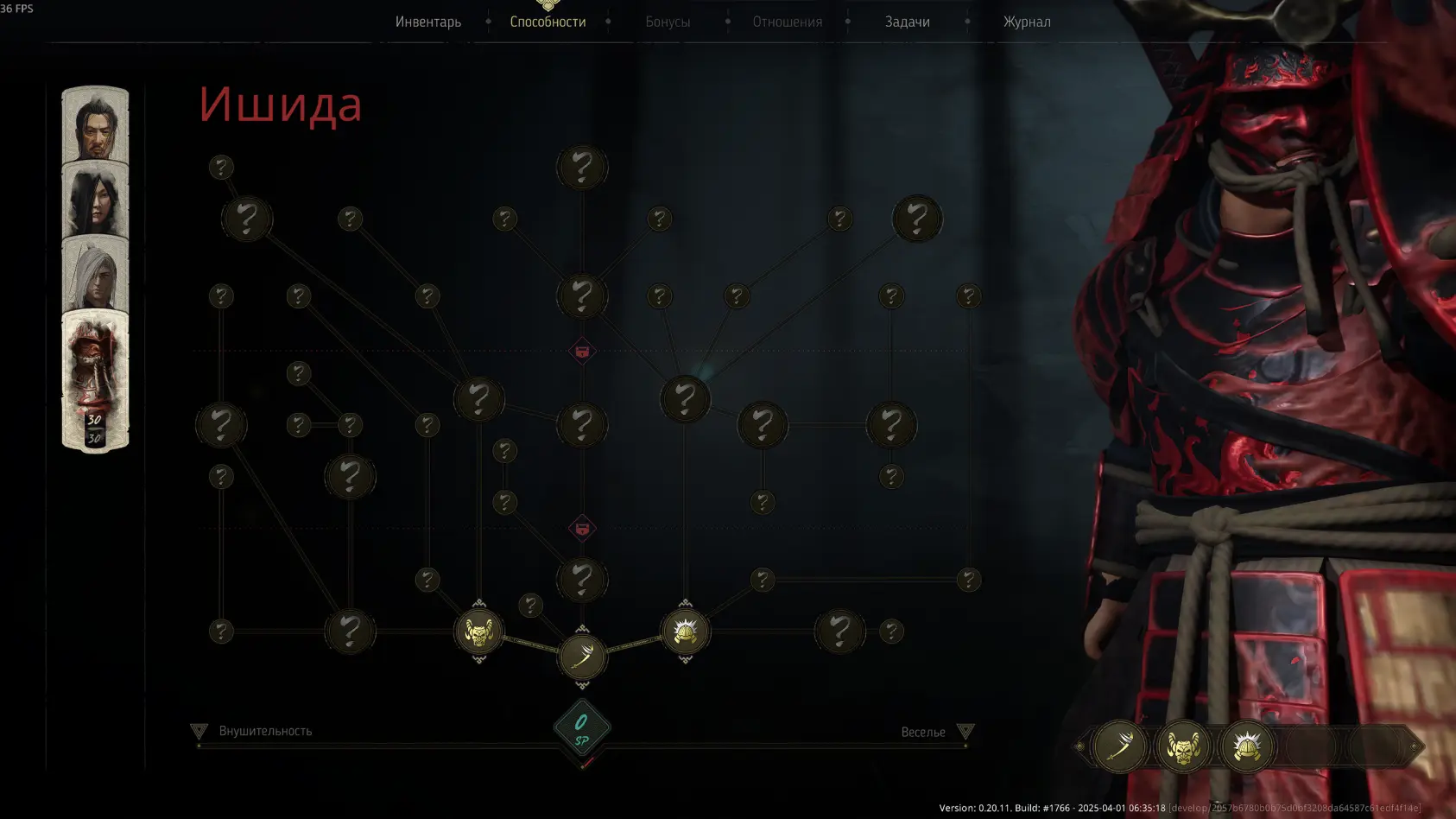This screenshot has height=819, width=1456.
Task: Choose the demon mask ability in equipped bar
Action: [x=1183, y=746]
